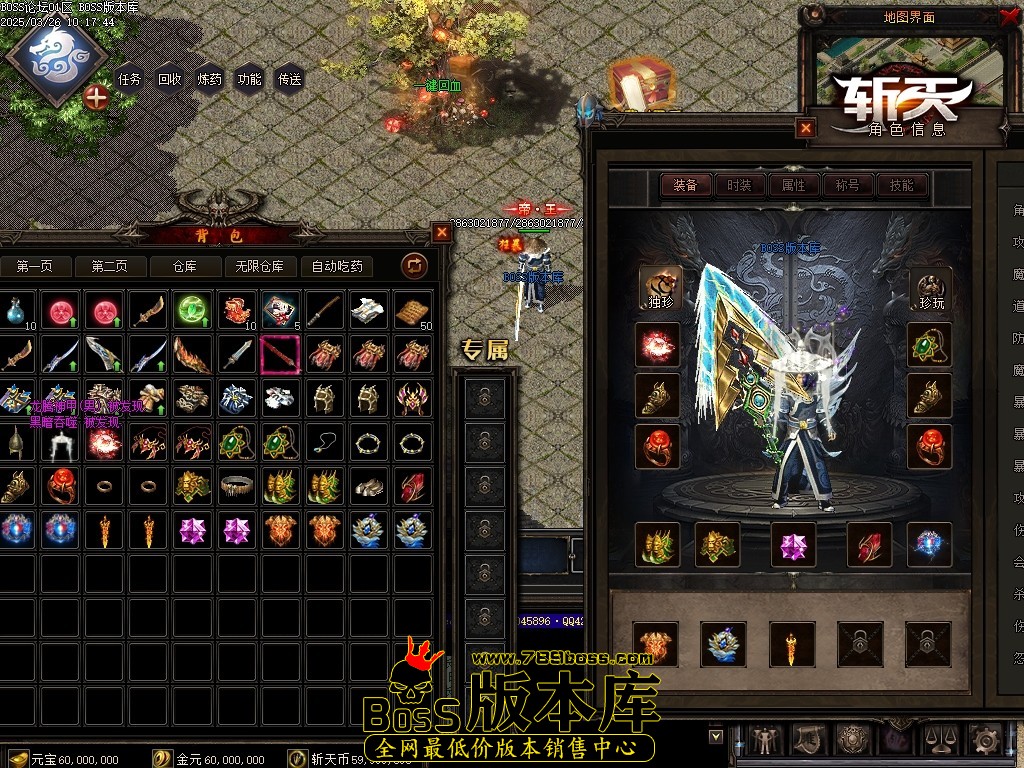Screen dimensions: 1024x768
Task: Click the inventory refresh arrow button
Action: [414, 266]
